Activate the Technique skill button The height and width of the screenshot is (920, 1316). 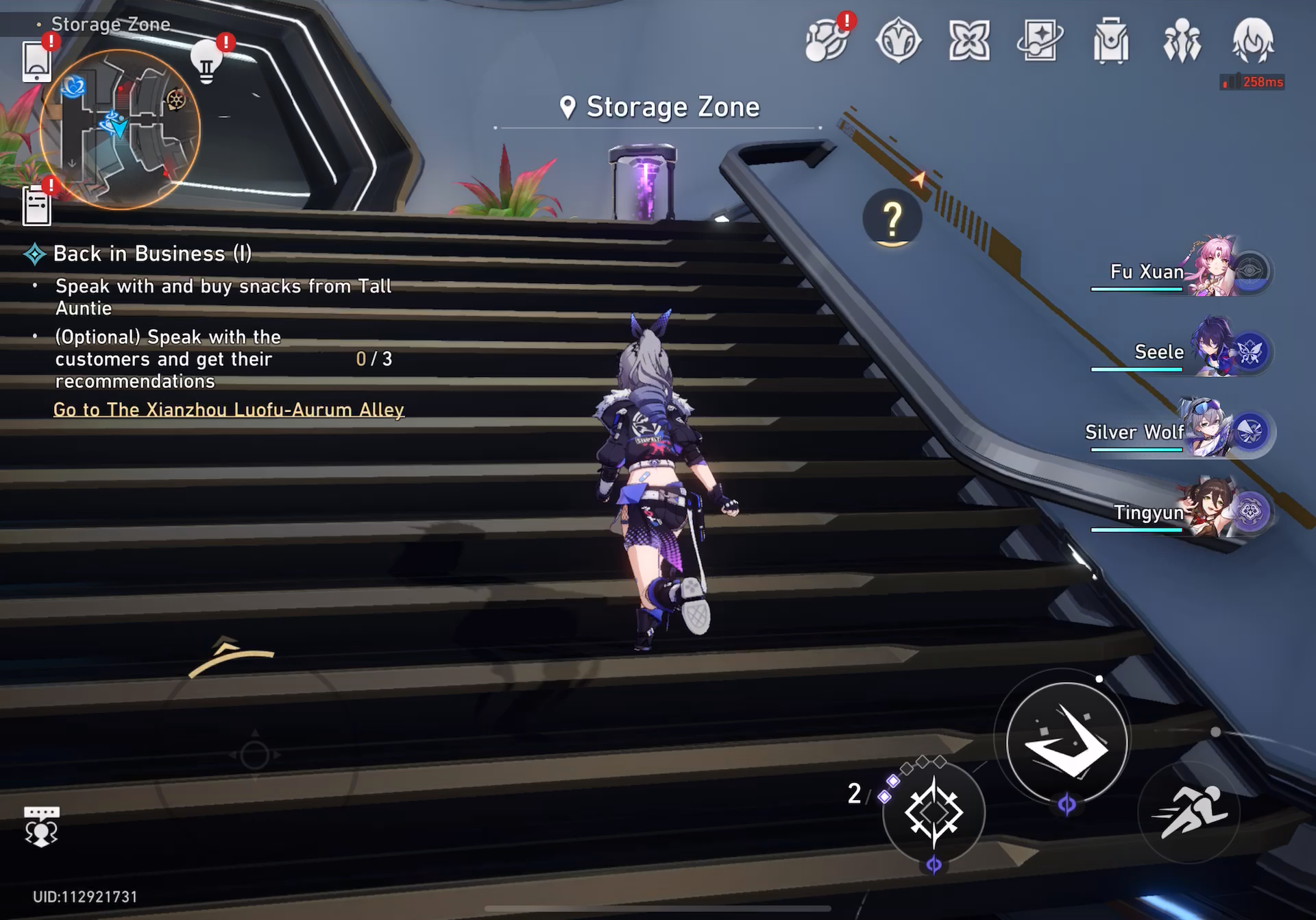[x=934, y=813]
